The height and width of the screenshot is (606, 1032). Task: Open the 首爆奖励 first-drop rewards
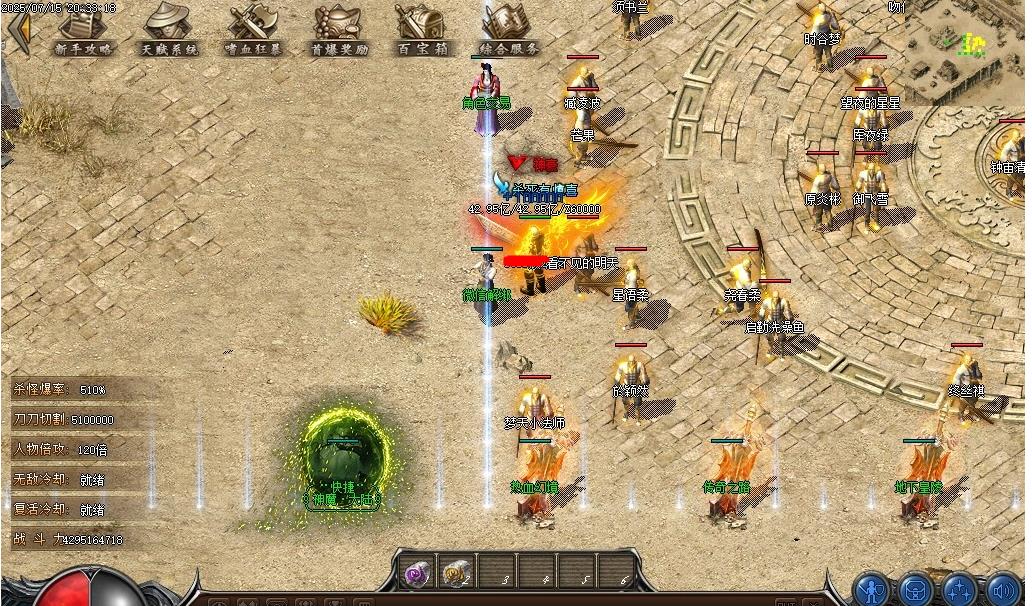coord(339,30)
